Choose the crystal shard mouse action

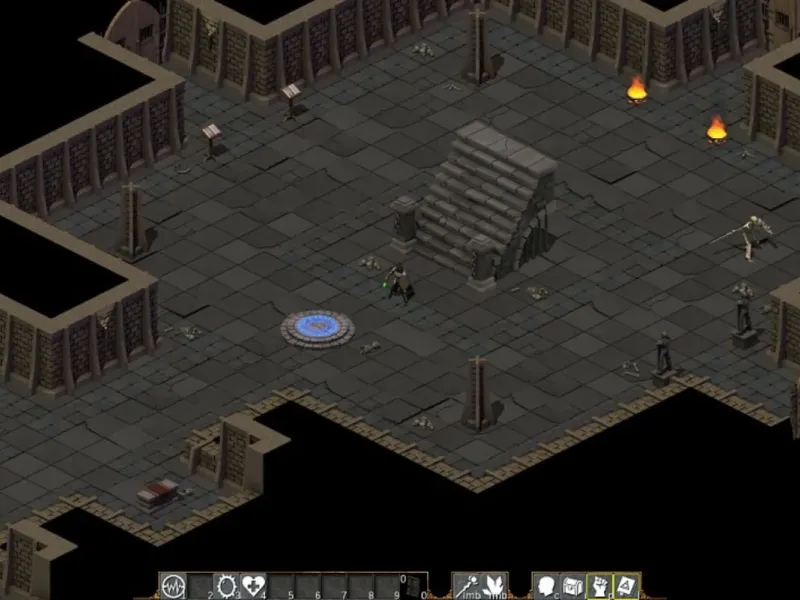495,586
